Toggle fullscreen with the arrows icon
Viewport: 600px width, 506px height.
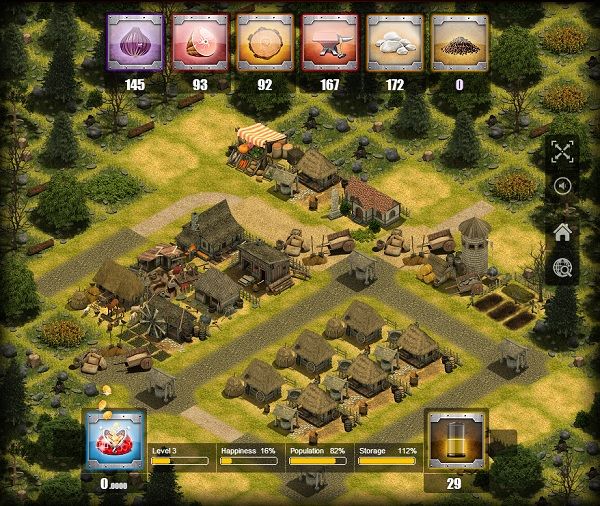(x=563, y=152)
